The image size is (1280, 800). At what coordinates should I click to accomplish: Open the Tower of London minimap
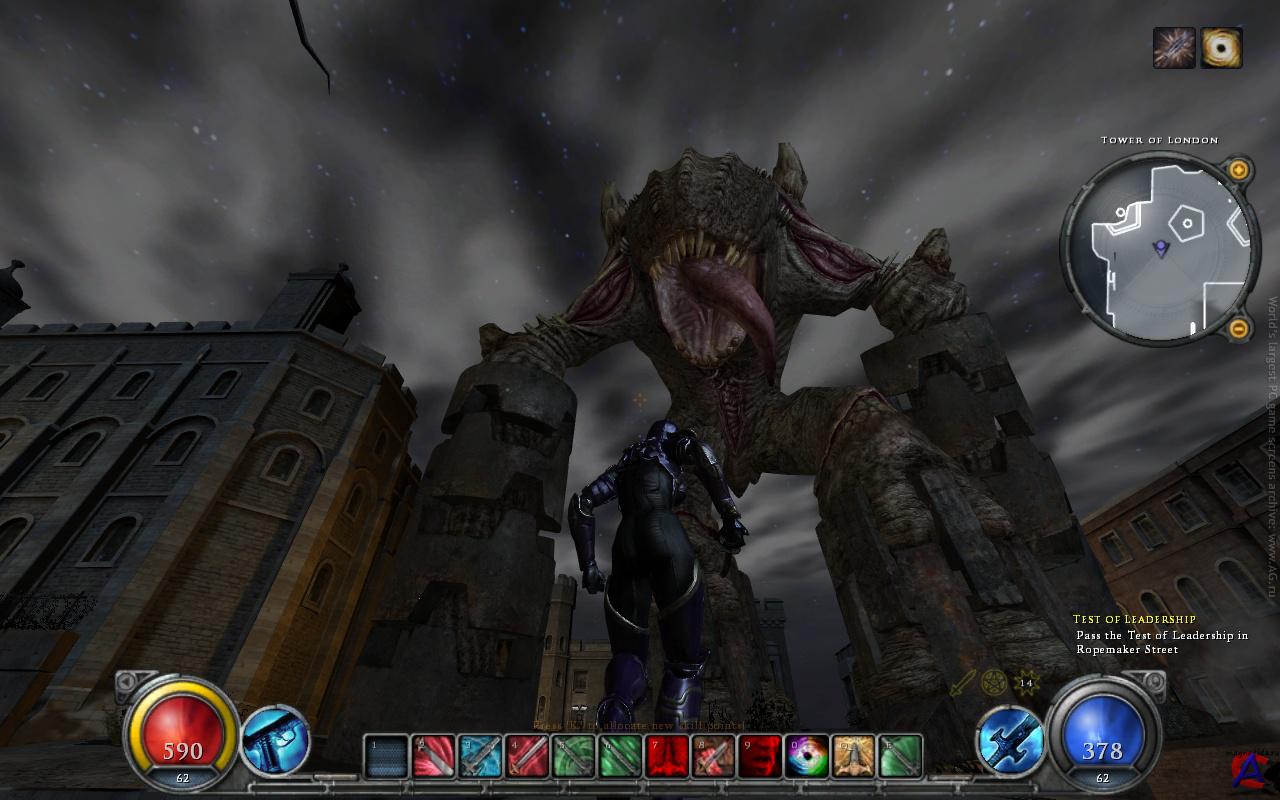pyautogui.click(x=1159, y=246)
